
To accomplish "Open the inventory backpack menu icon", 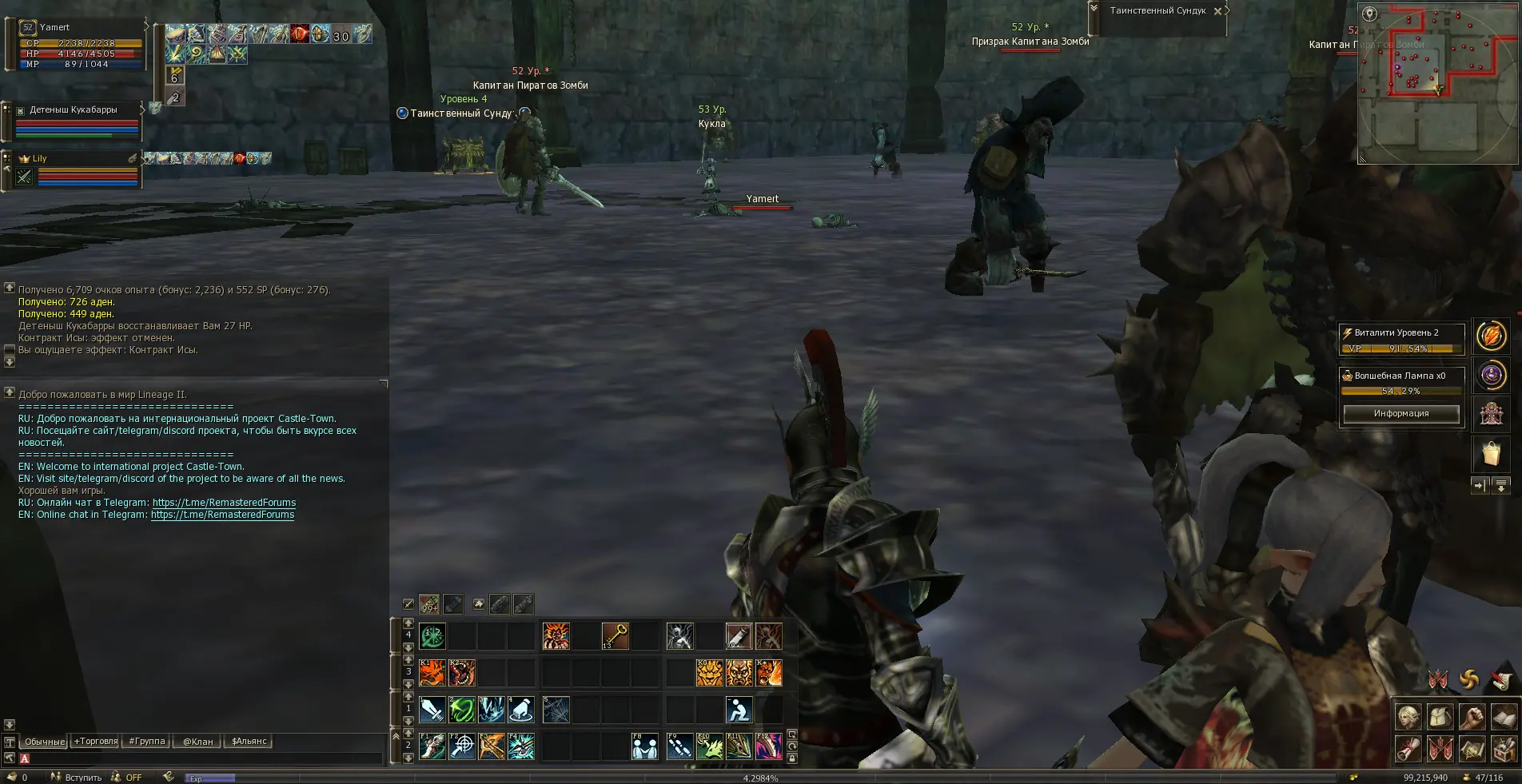I will 1440,717.
